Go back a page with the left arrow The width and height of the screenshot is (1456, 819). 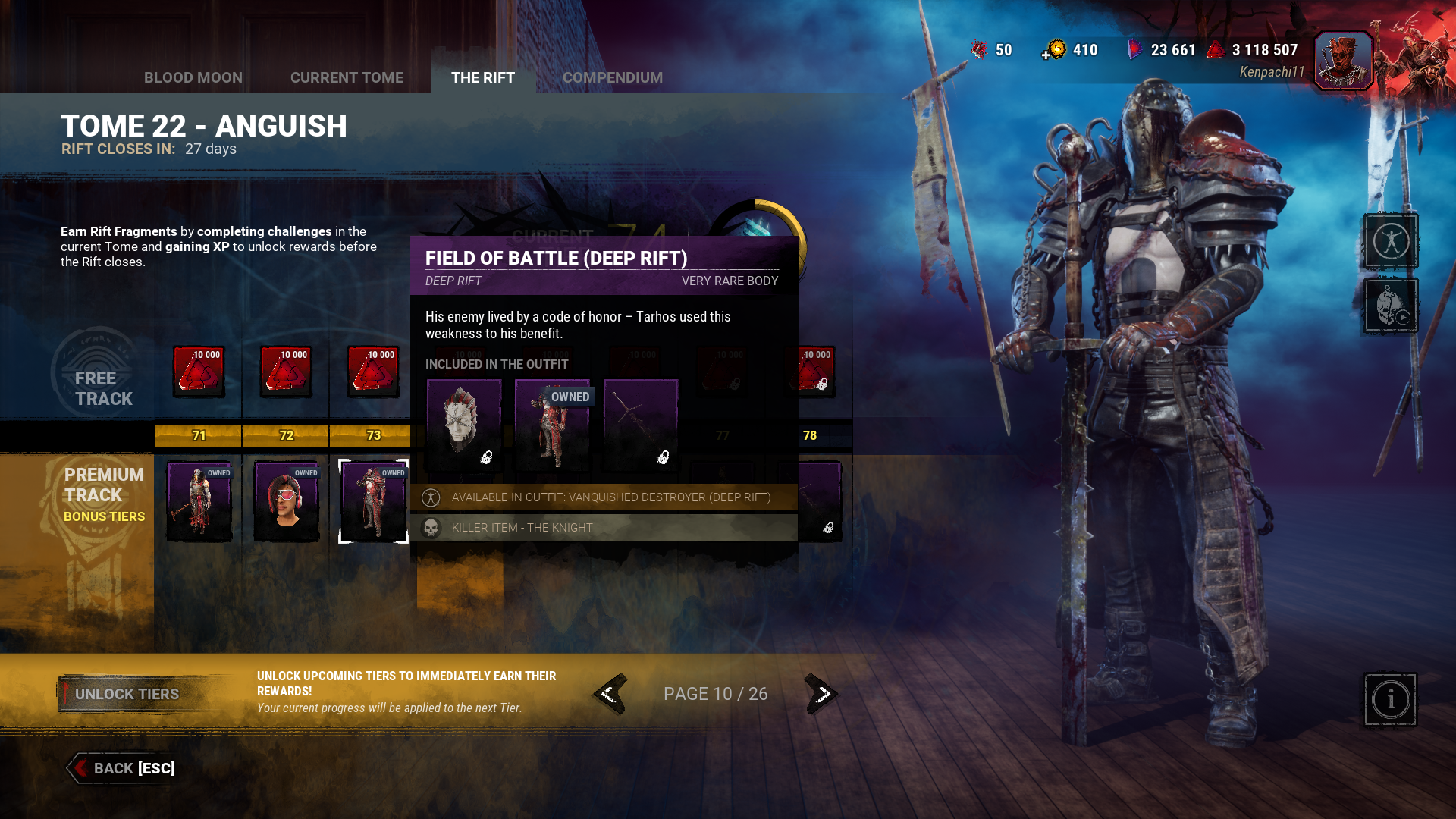pyautogui.click(x=611, y=693)
